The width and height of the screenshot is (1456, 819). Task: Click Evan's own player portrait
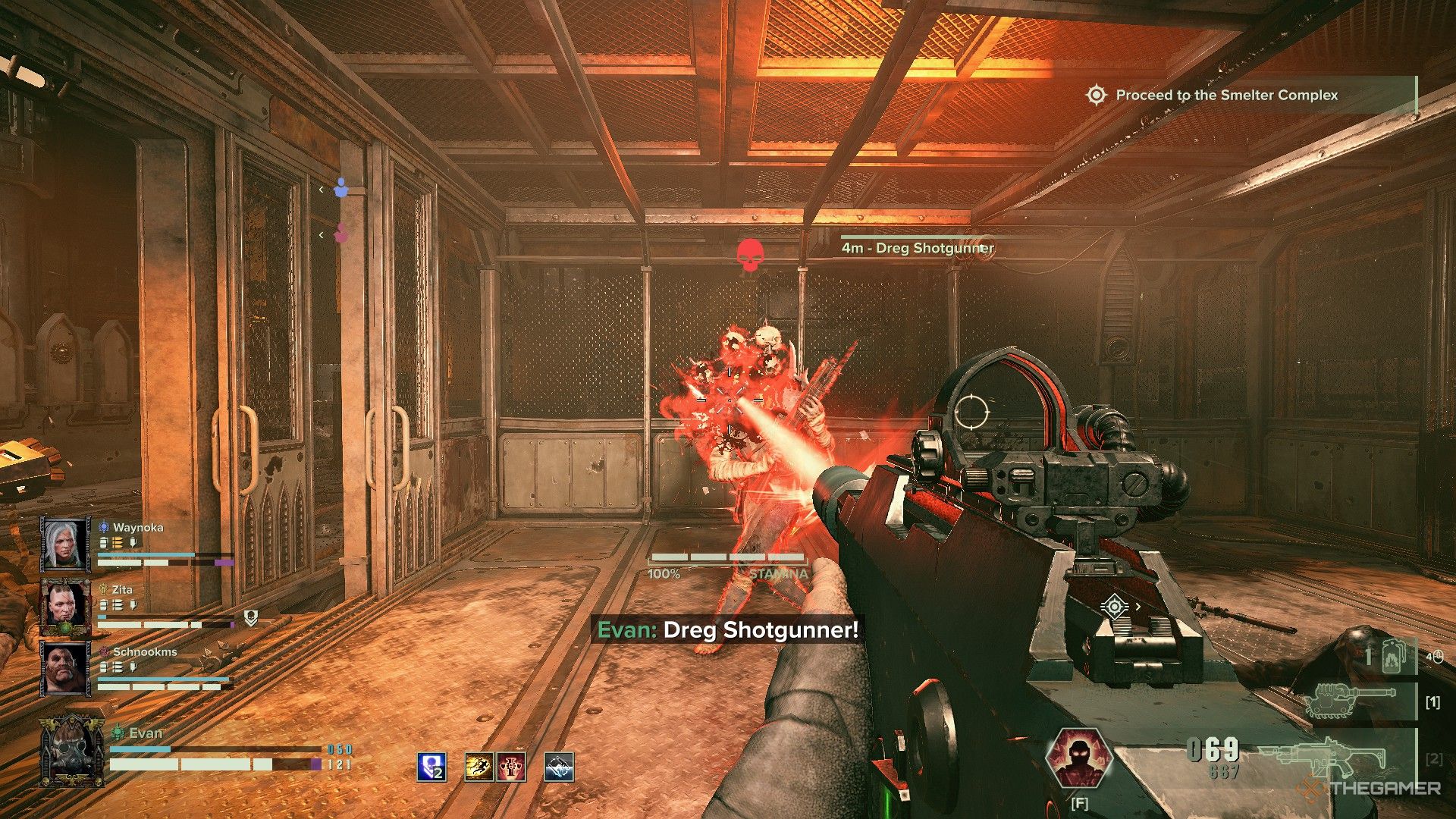tap(73, 750)
